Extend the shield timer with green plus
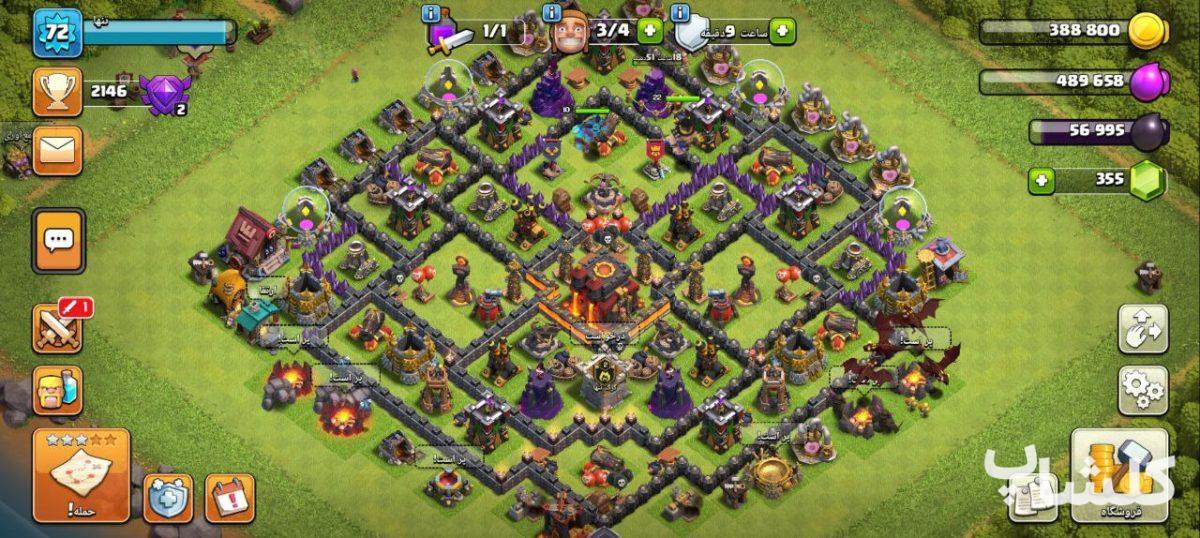Image resolution: width=1200 pixels, height=538 pixels. point(782,31)
